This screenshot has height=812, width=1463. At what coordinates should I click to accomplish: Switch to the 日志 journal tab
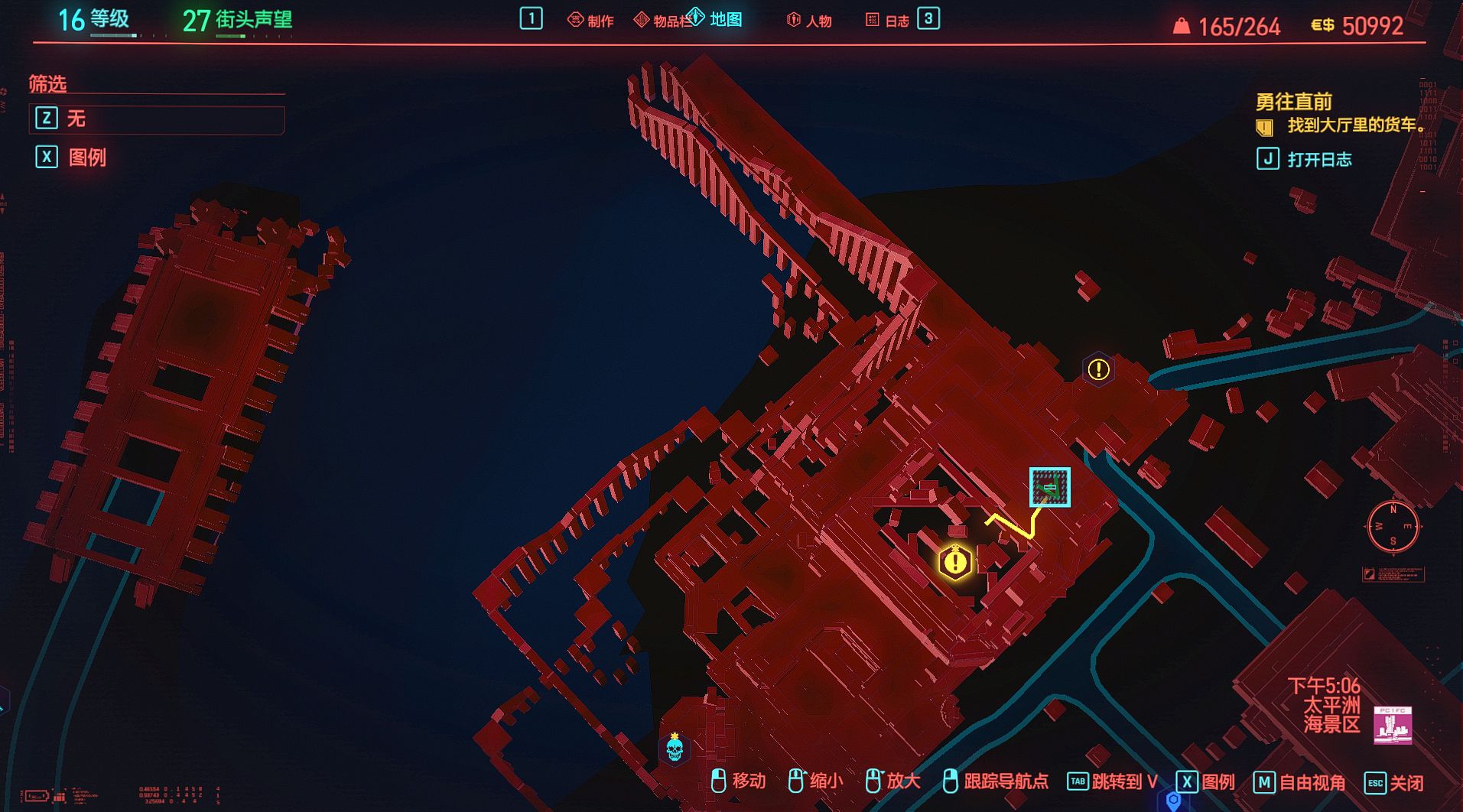pos(888,21)
